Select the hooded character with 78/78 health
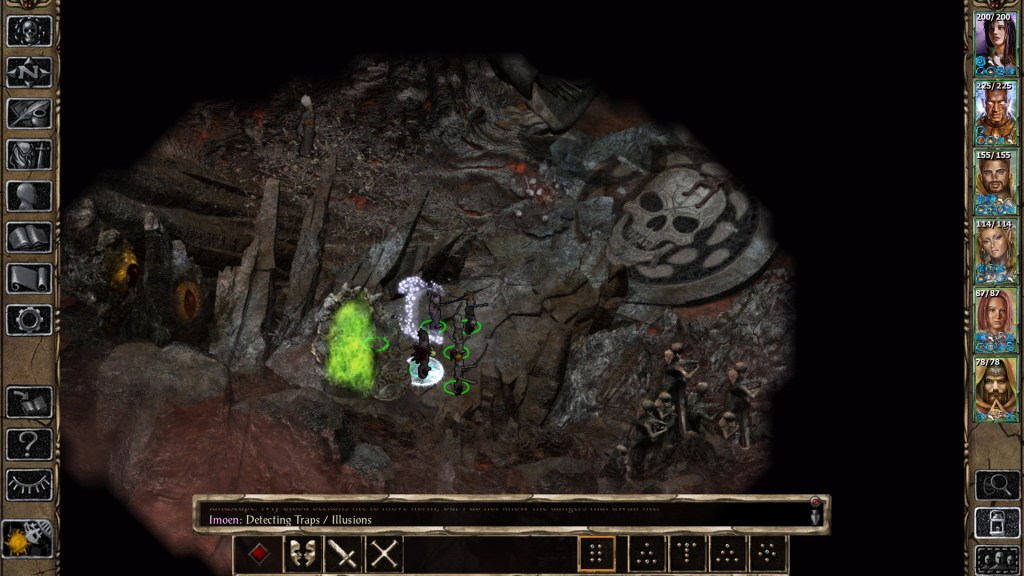This screenshot has height=576, width=1024. pos(996,389)
